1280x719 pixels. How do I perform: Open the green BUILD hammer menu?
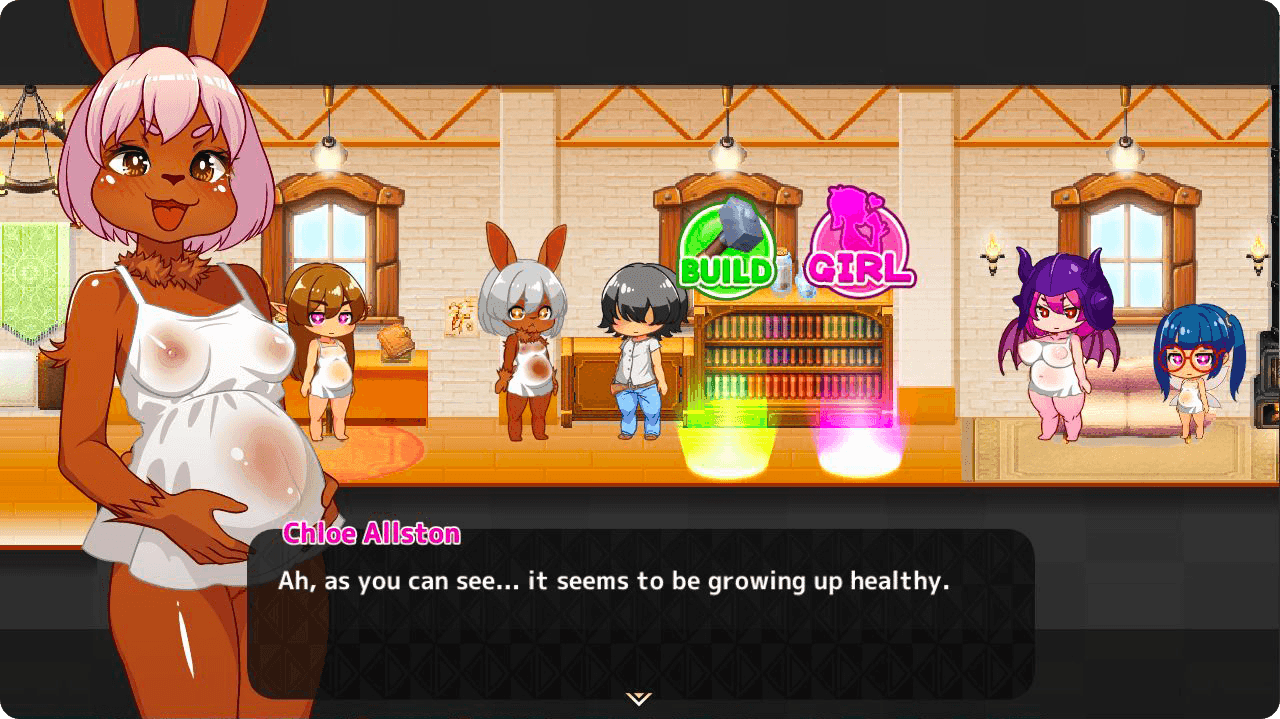(727, 247)
